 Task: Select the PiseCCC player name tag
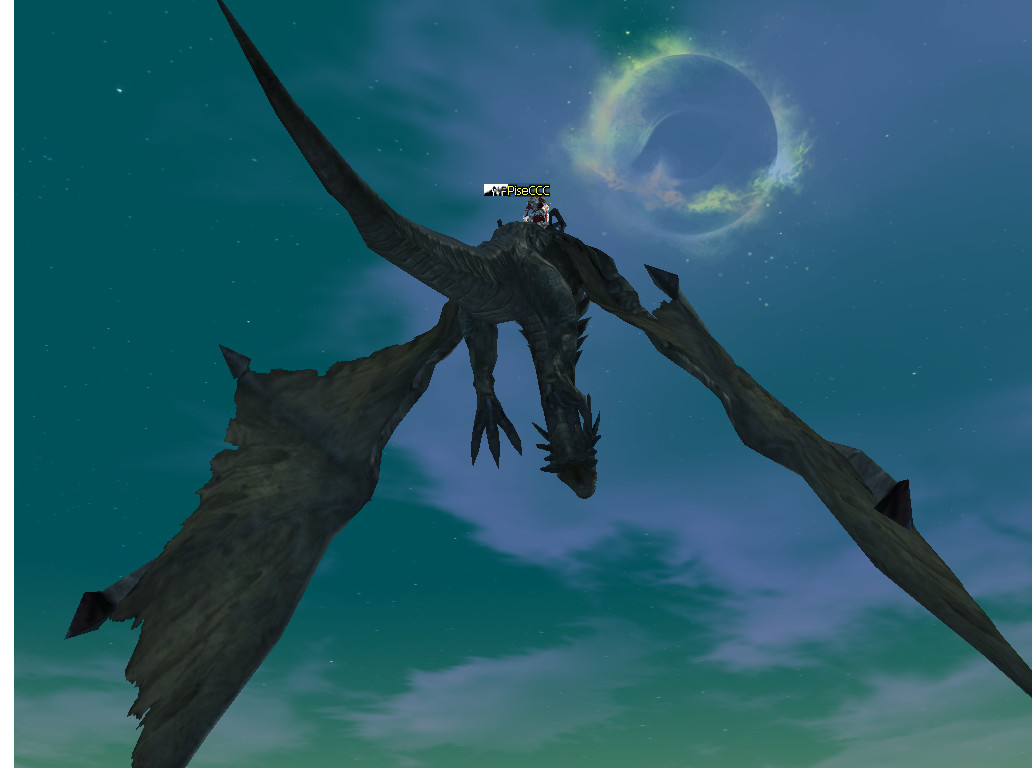pos(527,190)
